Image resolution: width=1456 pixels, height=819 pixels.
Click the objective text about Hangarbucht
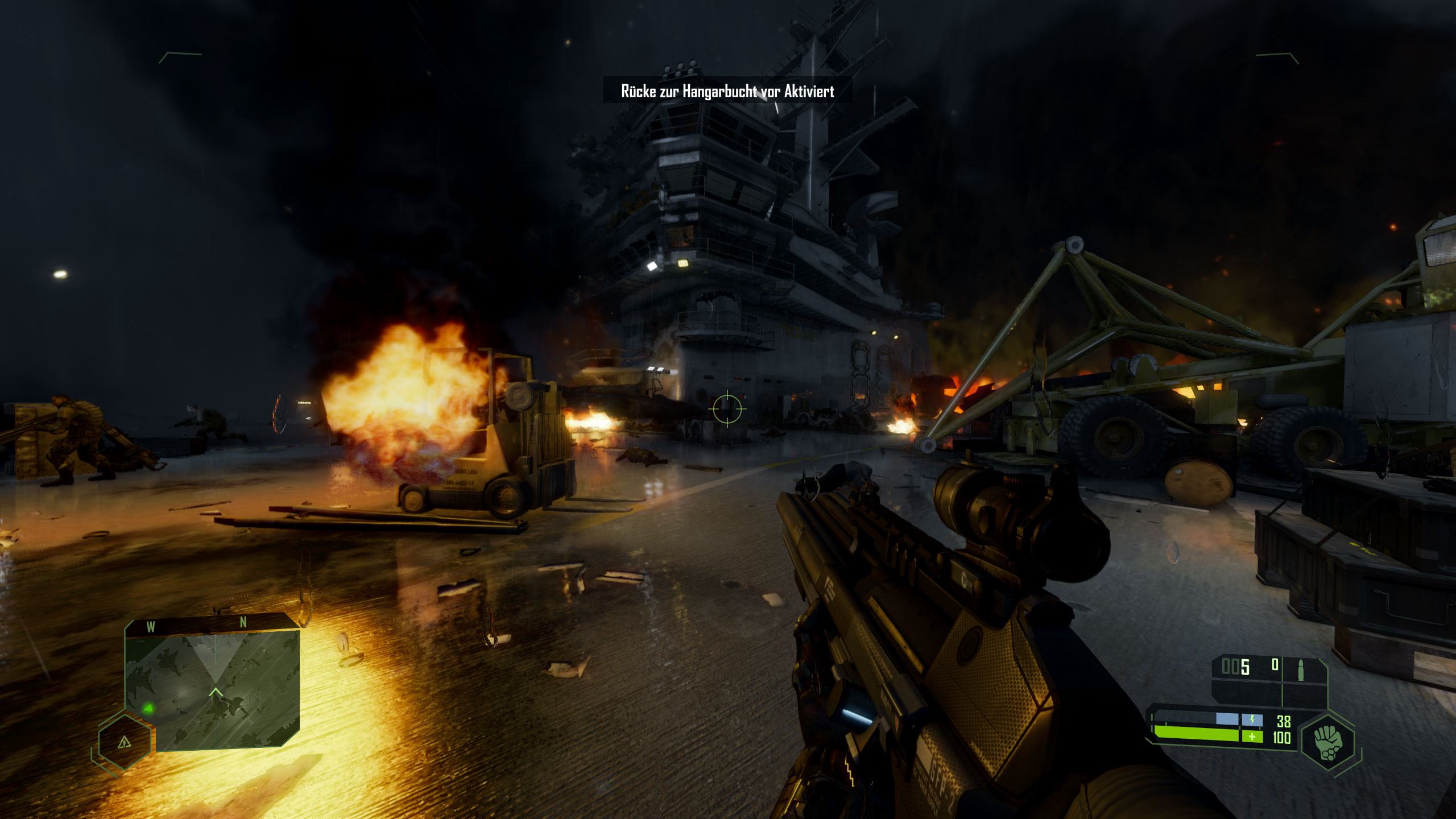coord(727,91)
